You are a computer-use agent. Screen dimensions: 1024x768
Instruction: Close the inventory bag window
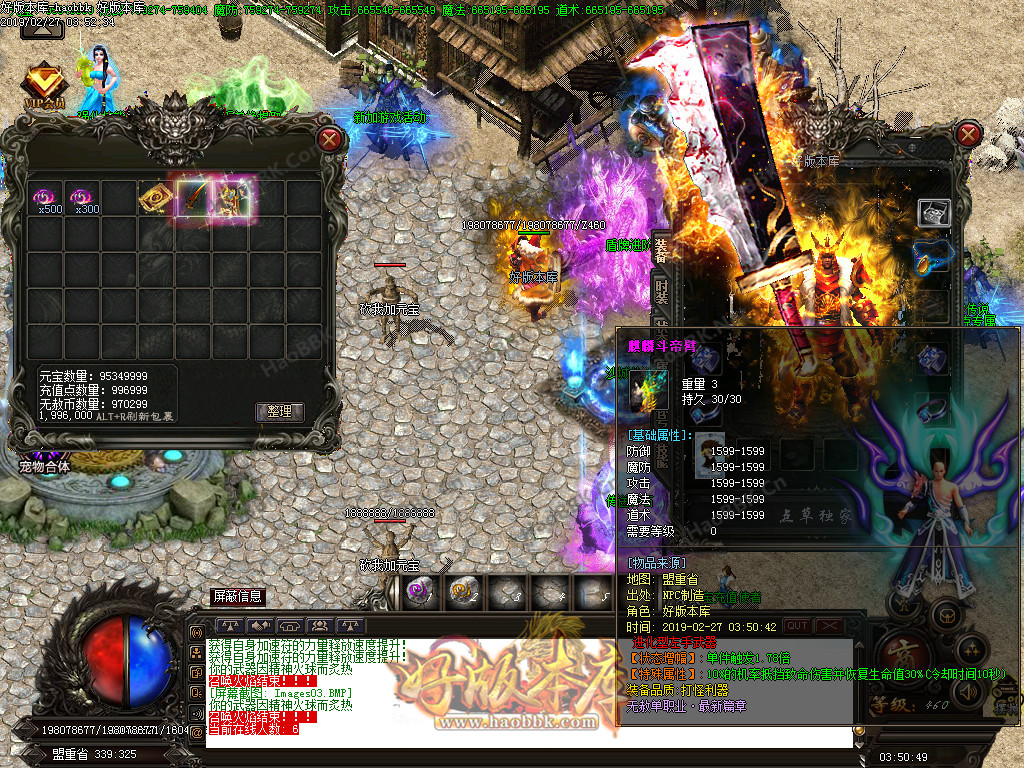click(x=330, y=140)
